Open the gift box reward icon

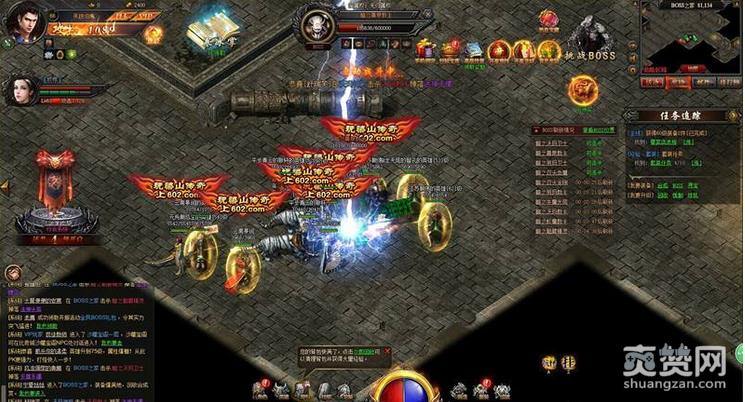(x=428, y=50)
